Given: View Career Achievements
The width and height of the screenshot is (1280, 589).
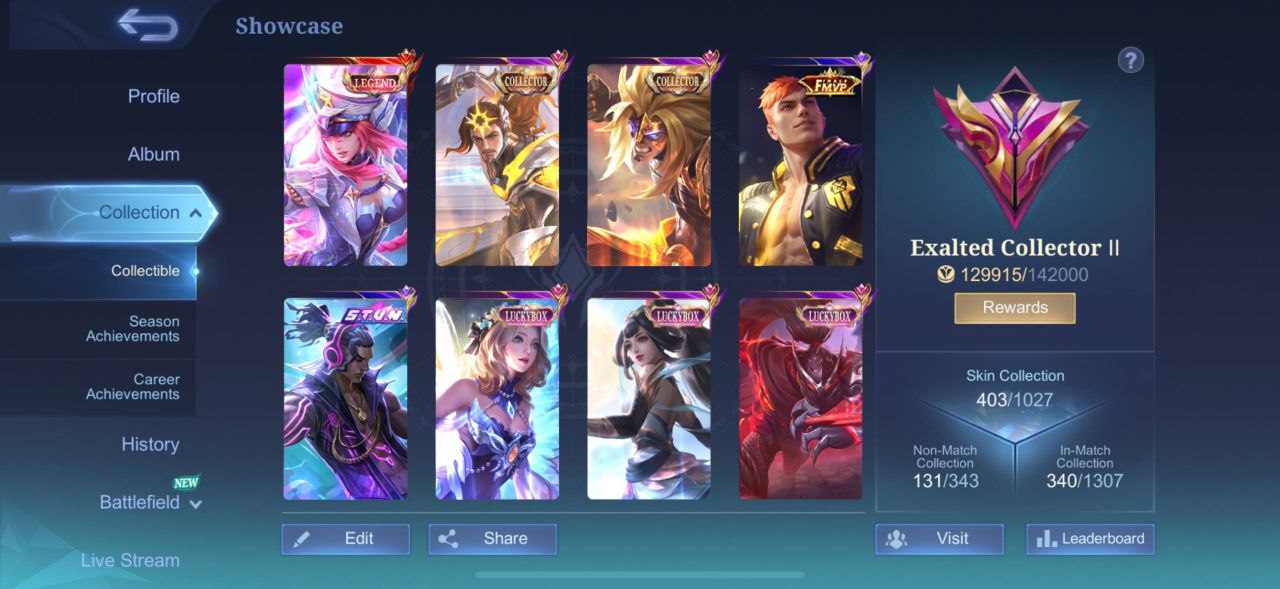Looking at the screenshot, I should (x=132, y=387).
